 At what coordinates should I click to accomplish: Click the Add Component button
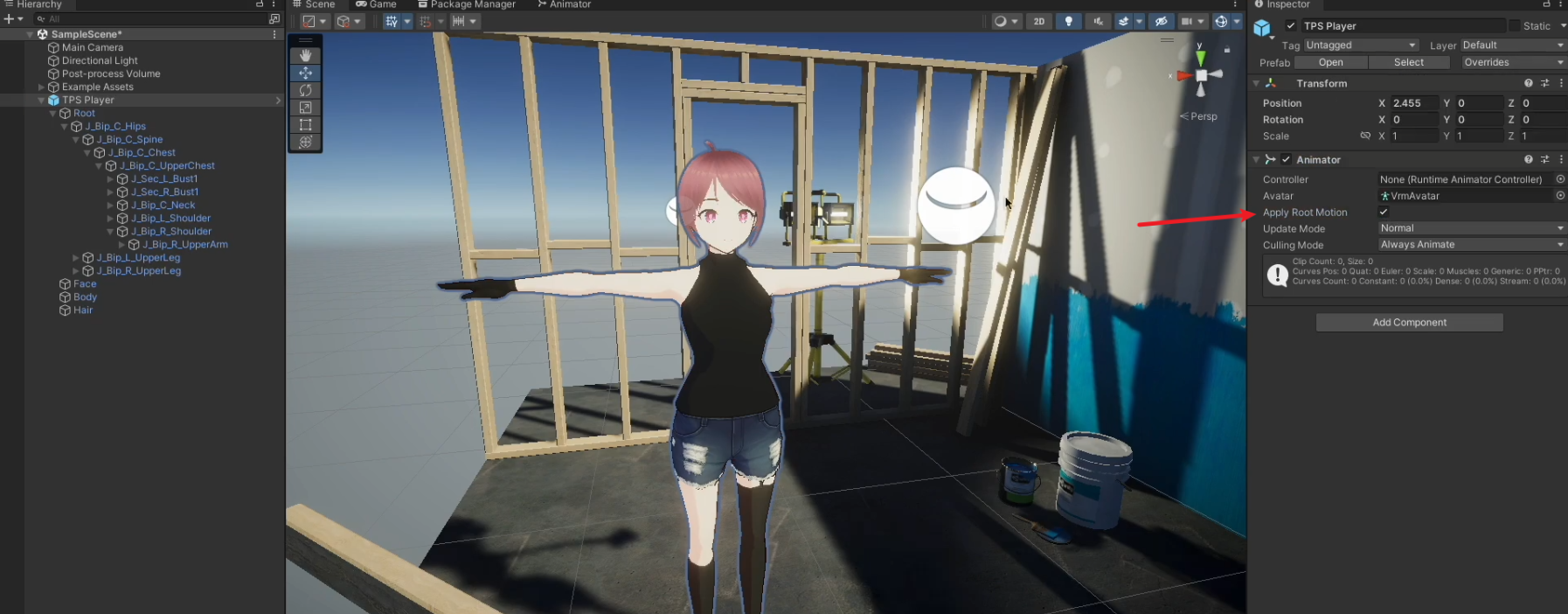tap(1409, 322)
